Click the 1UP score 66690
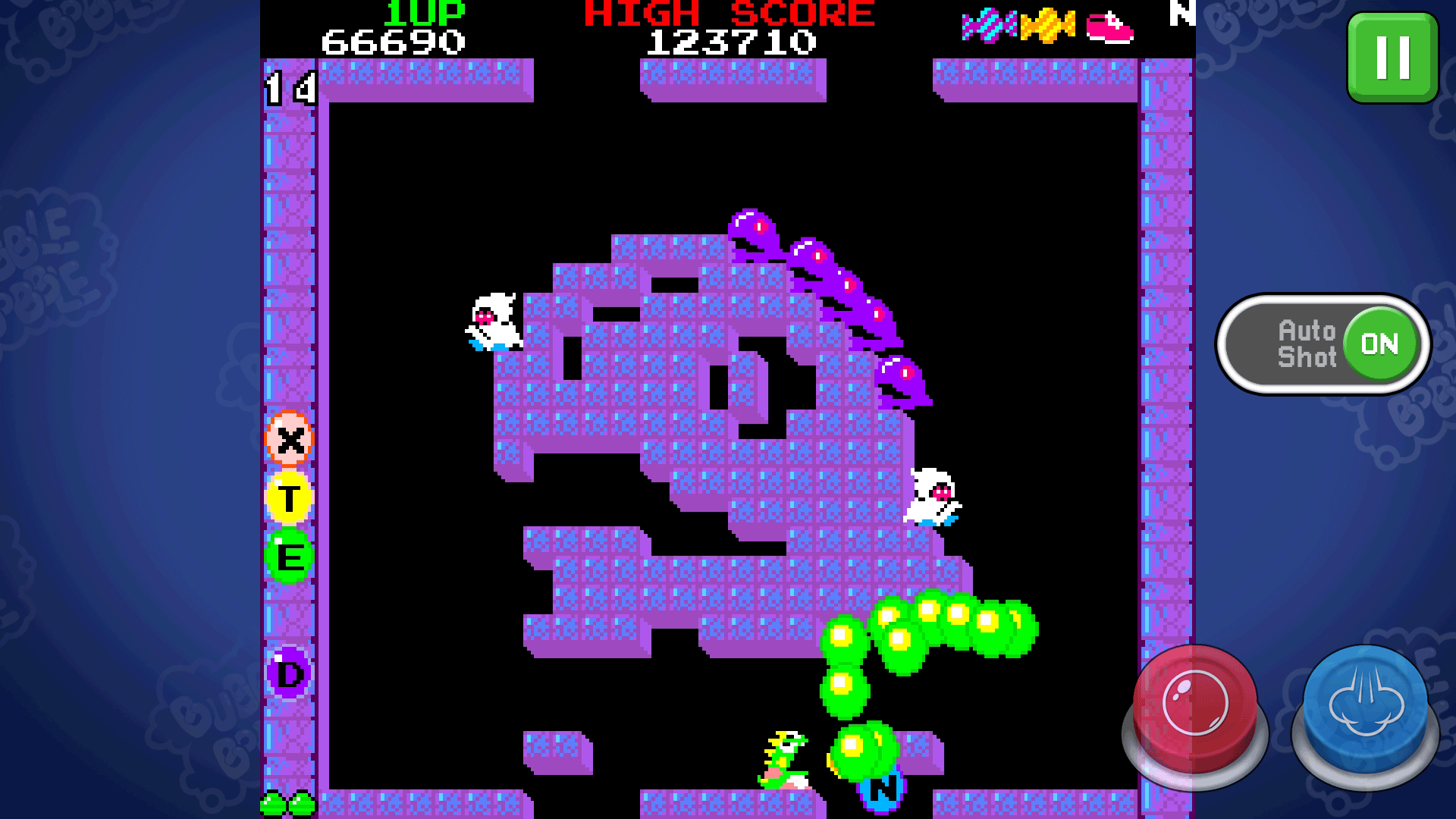The image size is (1456, 819). (x=394, y=40)
